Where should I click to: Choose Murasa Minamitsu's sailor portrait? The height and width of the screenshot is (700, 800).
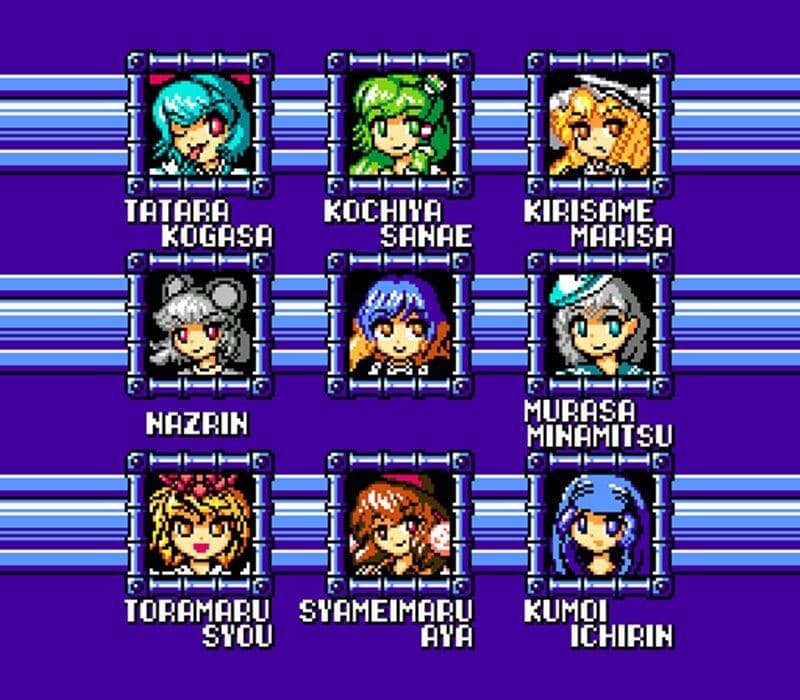[x=600, y=324]
